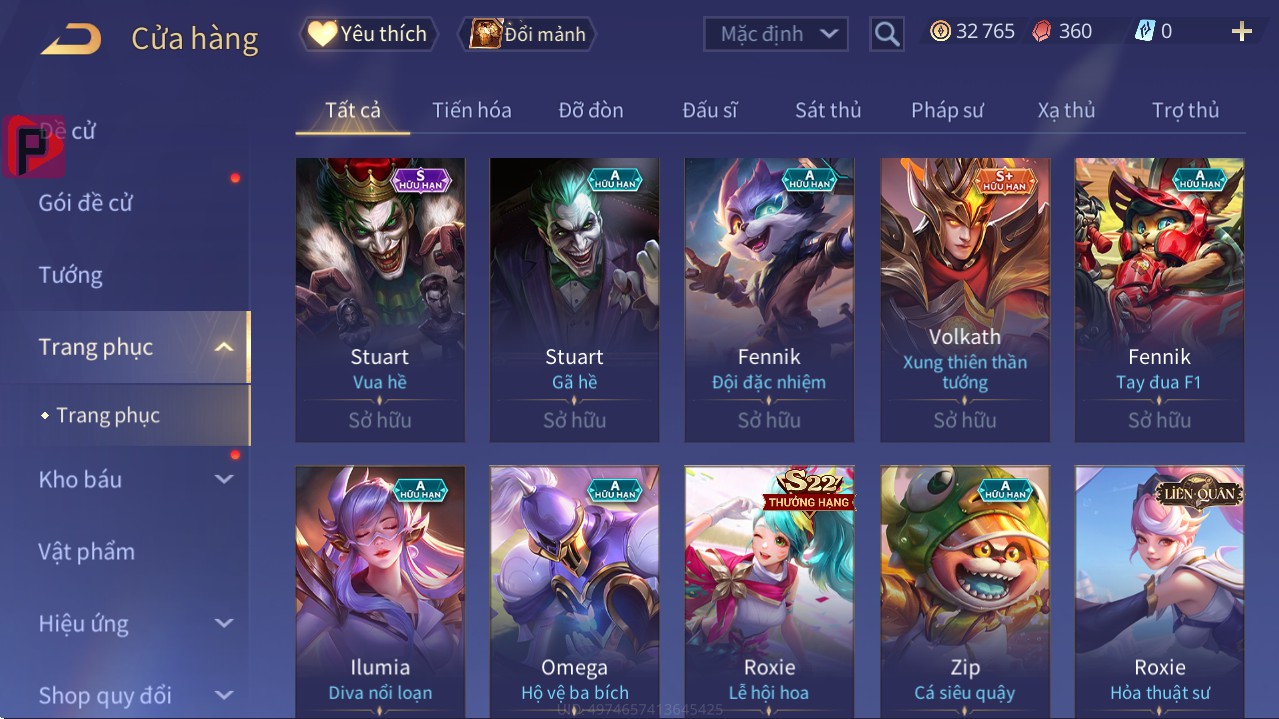Open the Tướng shop section
The height and width of the screenshot is (719, 1279).
[x=71, y=275]
